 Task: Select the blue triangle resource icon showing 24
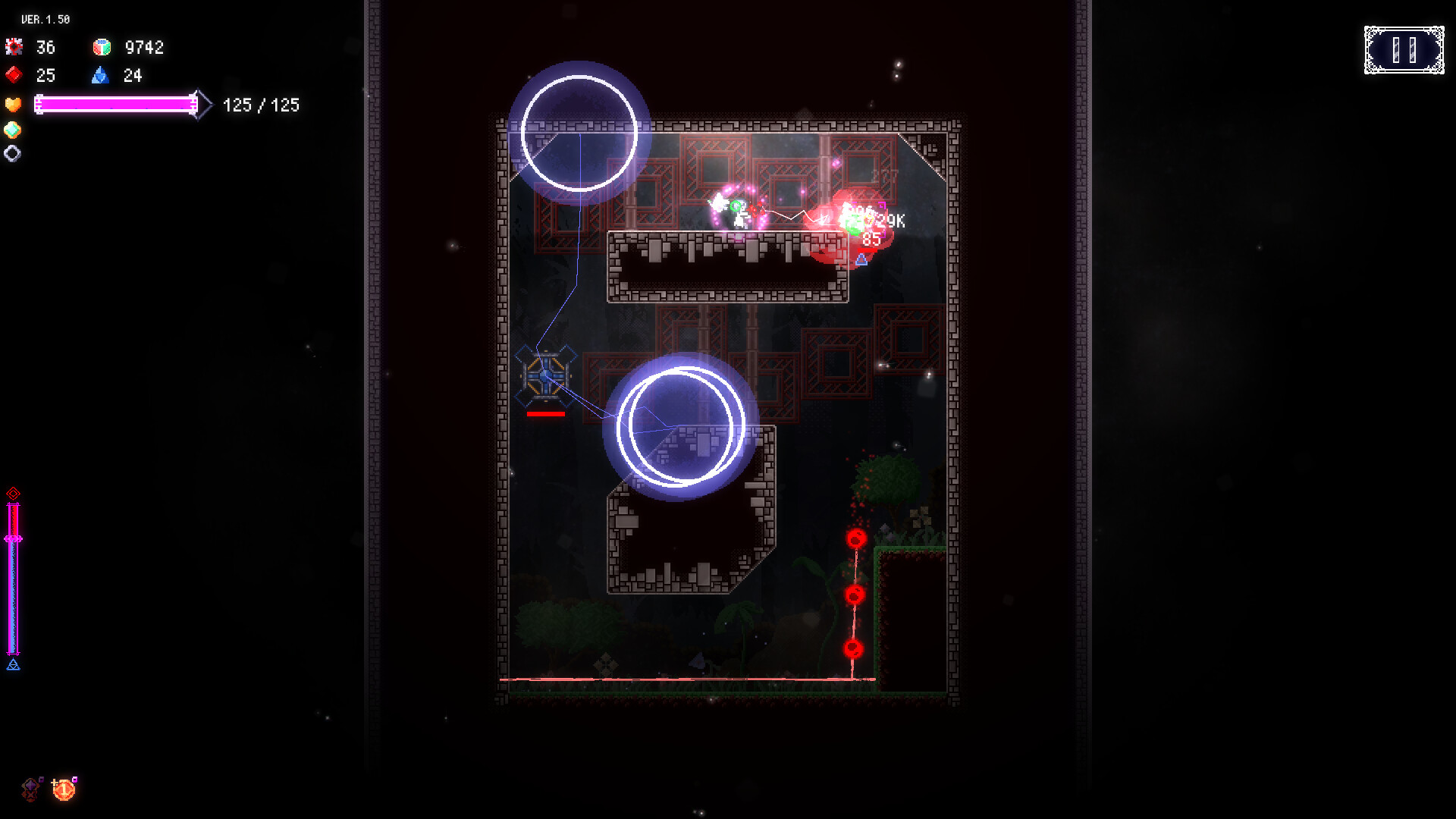pyautogui.click(x=102, y=76)
